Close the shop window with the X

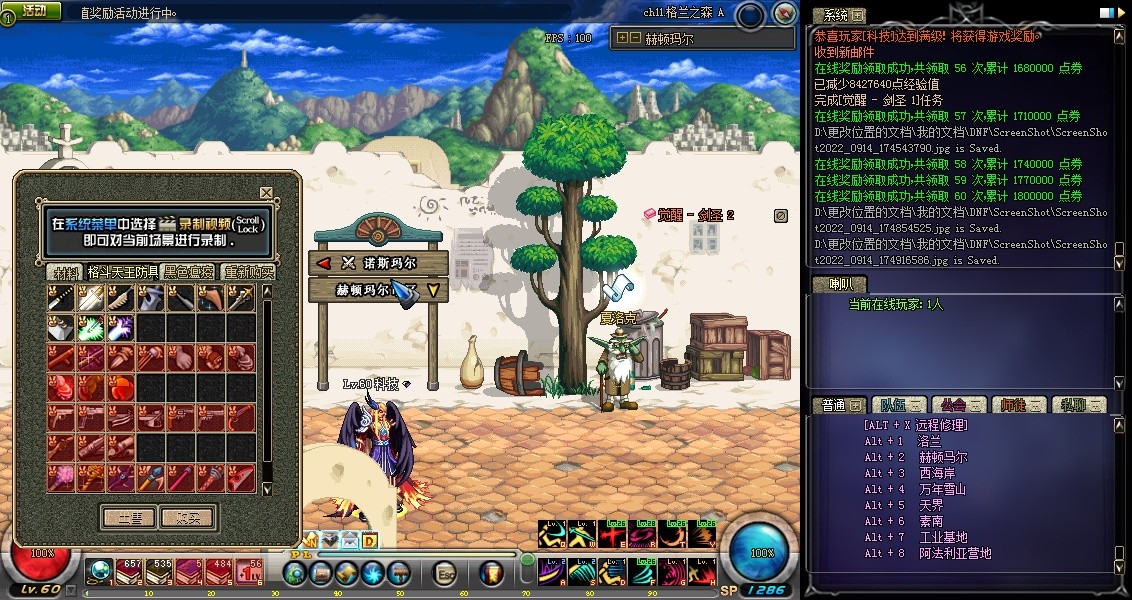[266, 193]
